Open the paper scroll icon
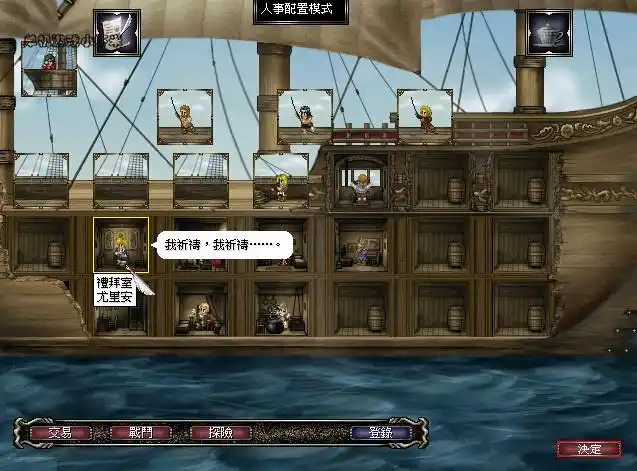This screenshot has height=471, width=637. [x=116, y=33]
